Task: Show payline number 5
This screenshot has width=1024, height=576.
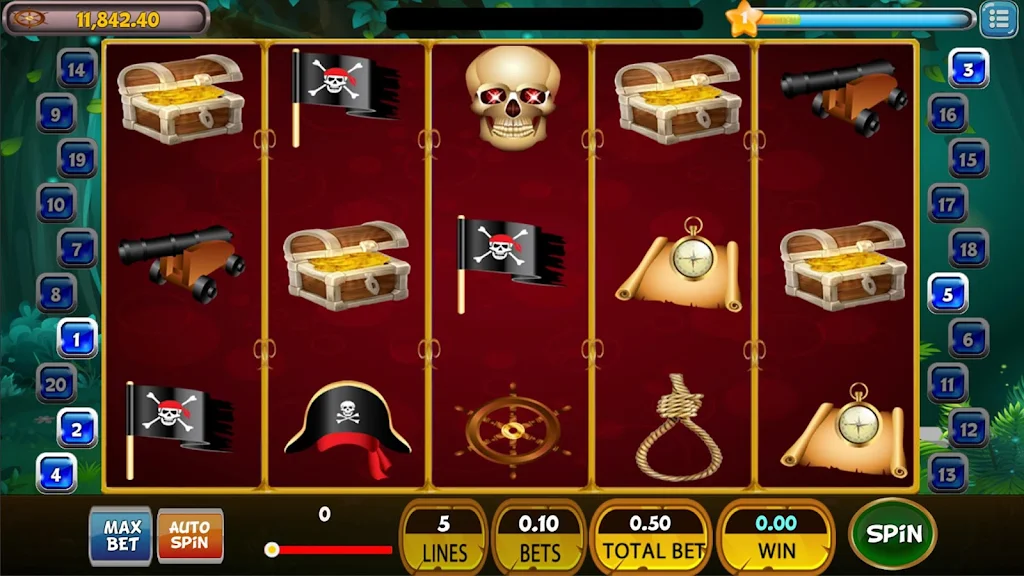Action: tap(948, 294)
